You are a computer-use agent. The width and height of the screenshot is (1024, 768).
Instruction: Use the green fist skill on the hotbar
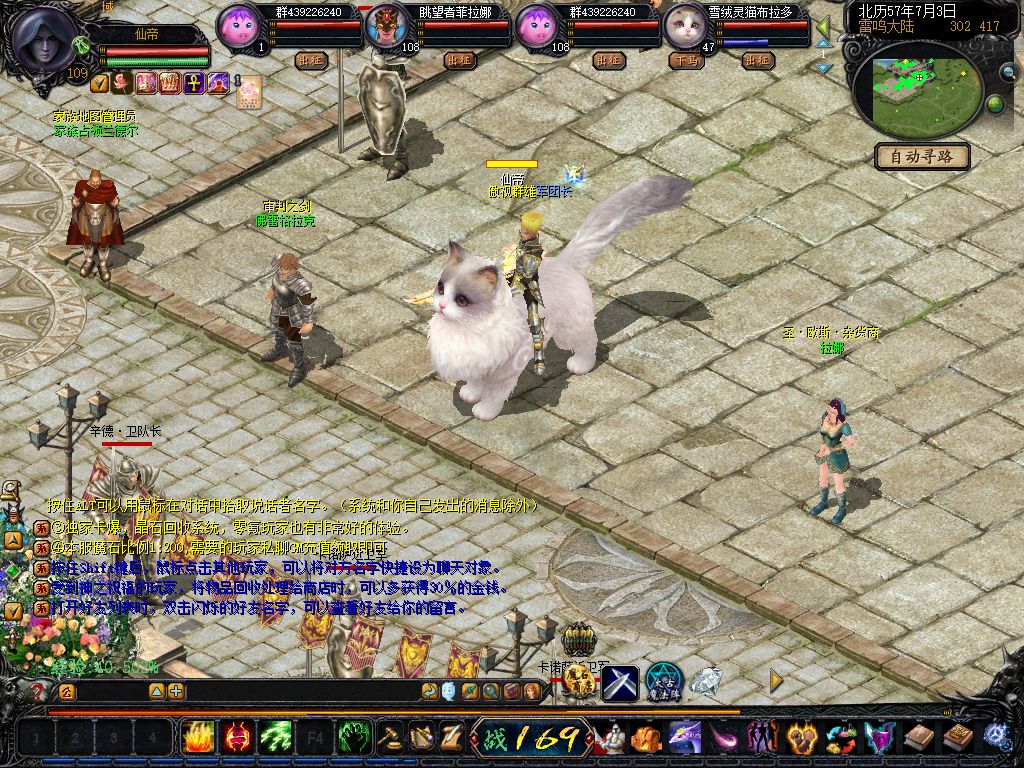[x=353, y=738]
